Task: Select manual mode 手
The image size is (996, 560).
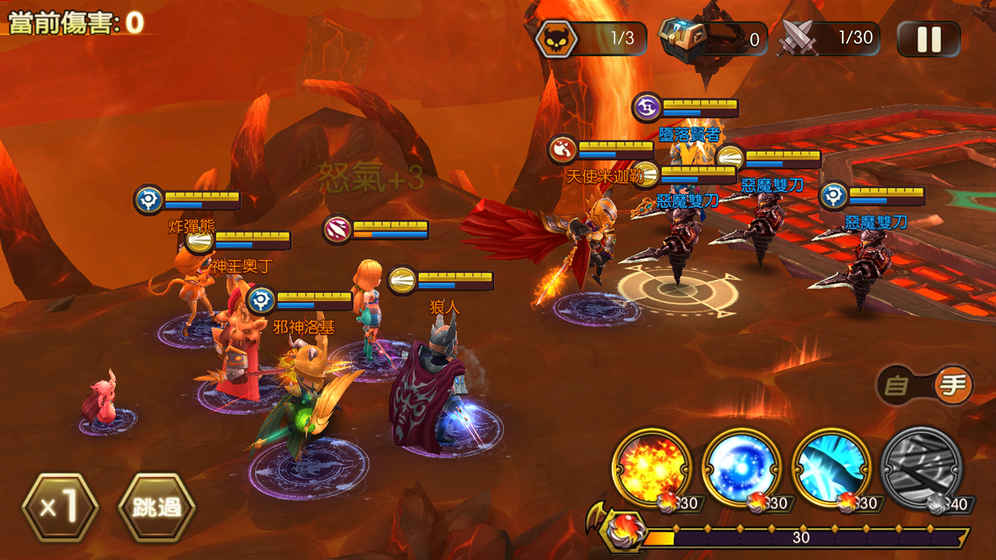Action: pyautogui.click(x=953, y=385)
